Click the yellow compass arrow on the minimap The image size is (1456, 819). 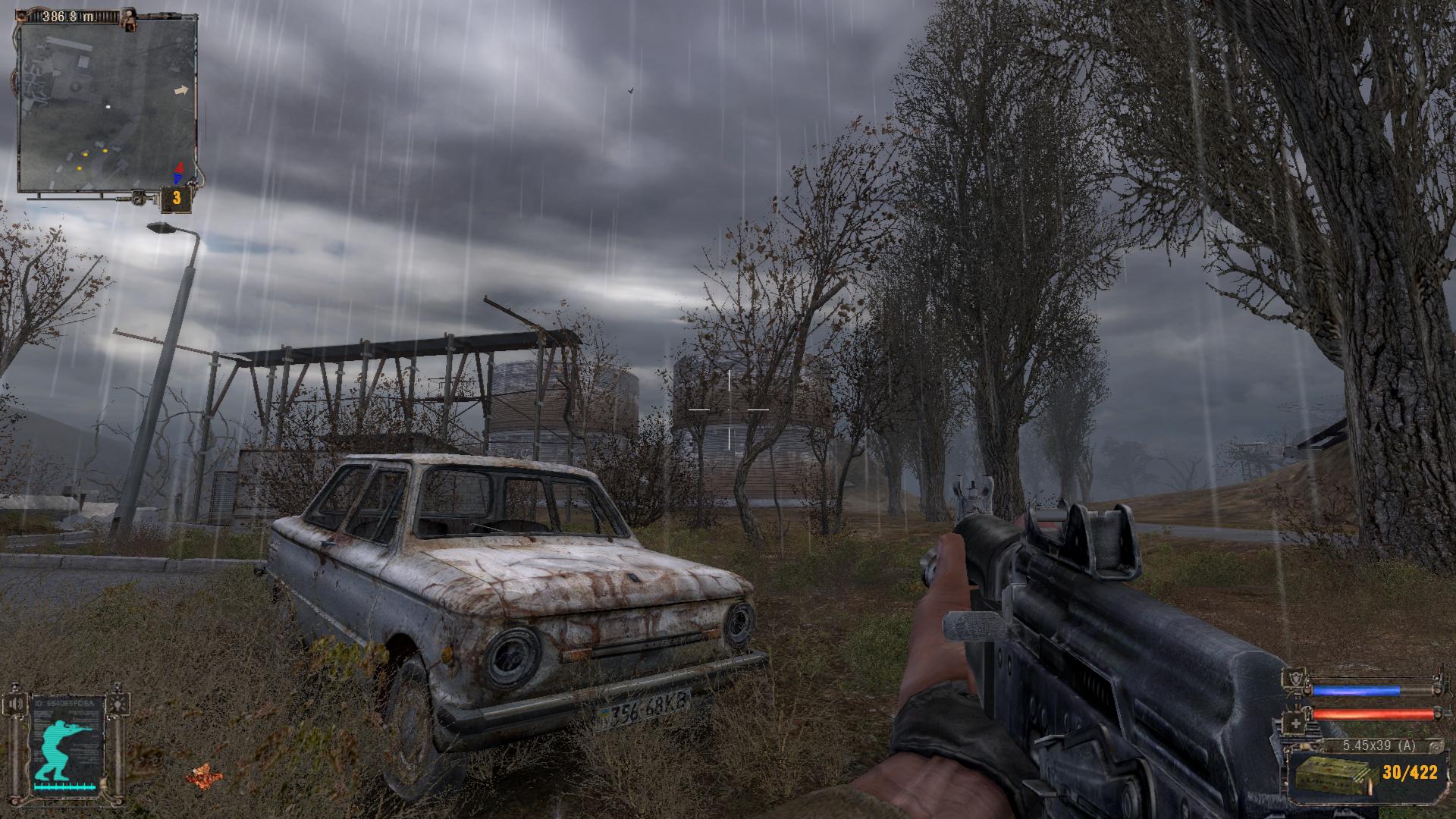point(180,92)
